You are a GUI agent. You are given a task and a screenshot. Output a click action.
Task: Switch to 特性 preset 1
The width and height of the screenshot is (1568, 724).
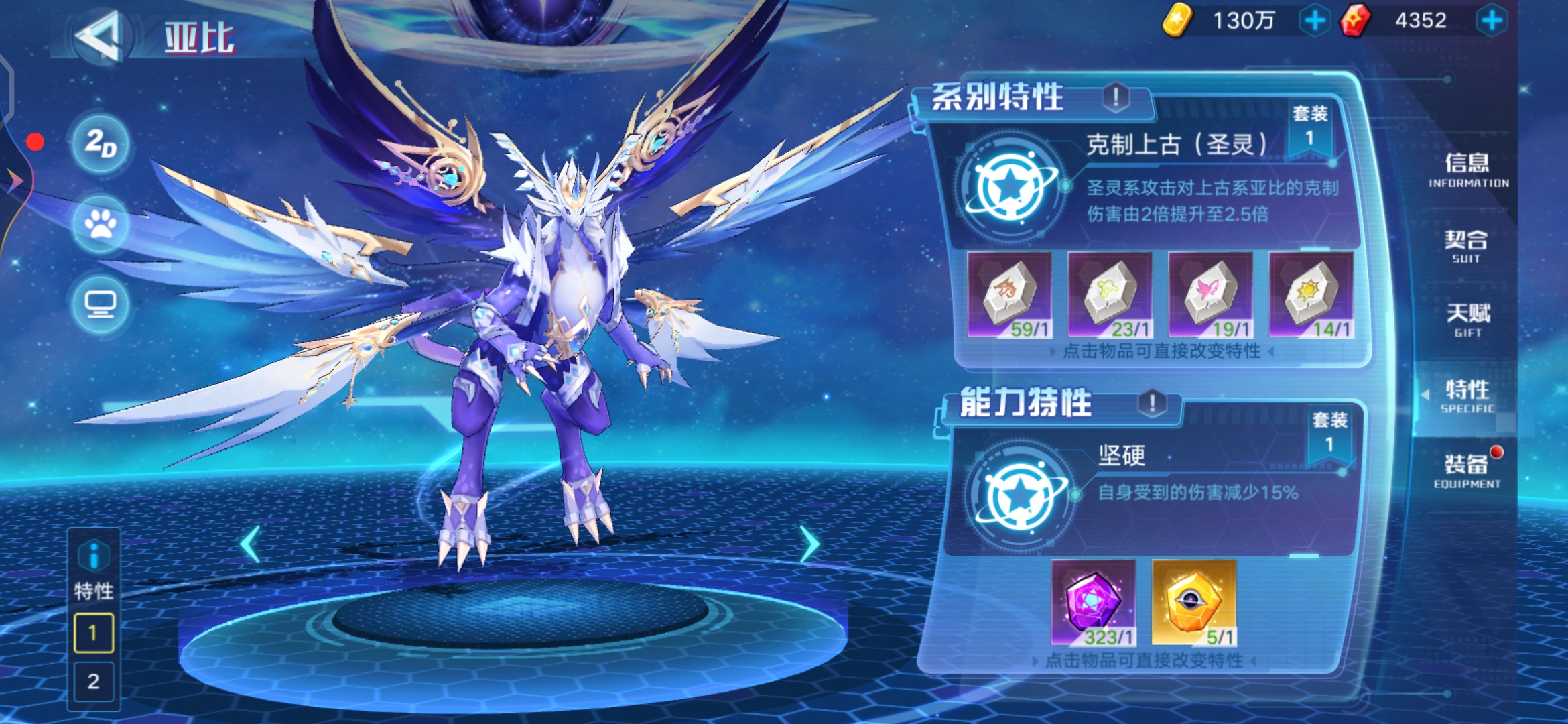coord(94,633)
